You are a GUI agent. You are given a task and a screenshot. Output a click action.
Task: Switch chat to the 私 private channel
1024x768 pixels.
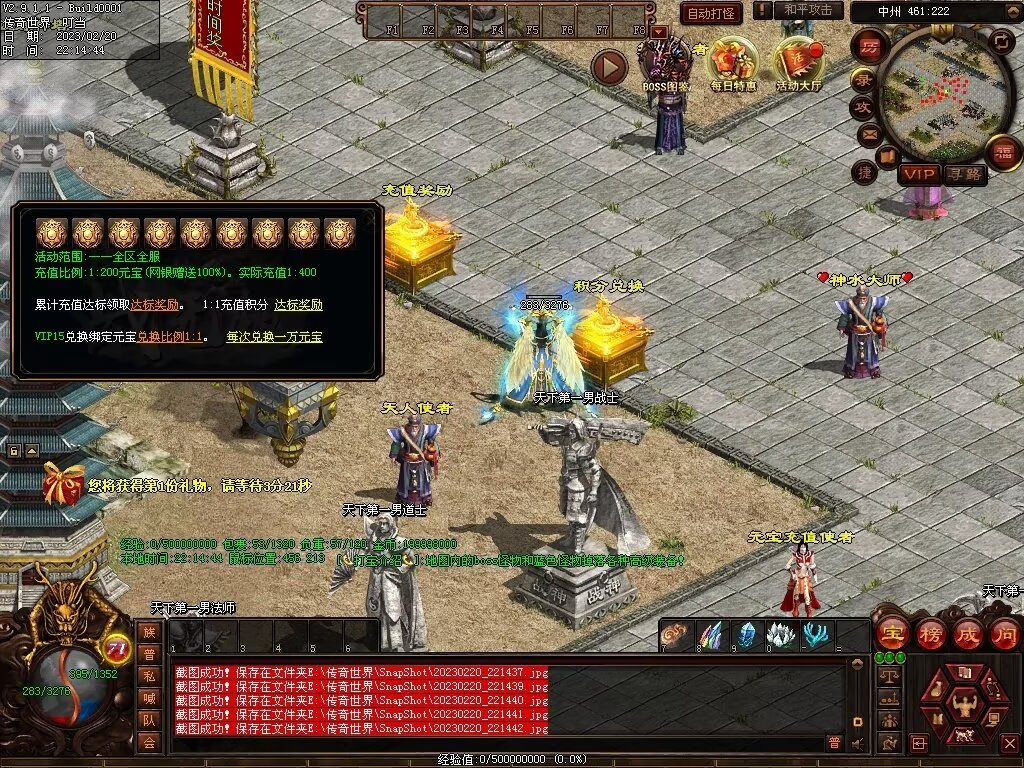[149, 675]
